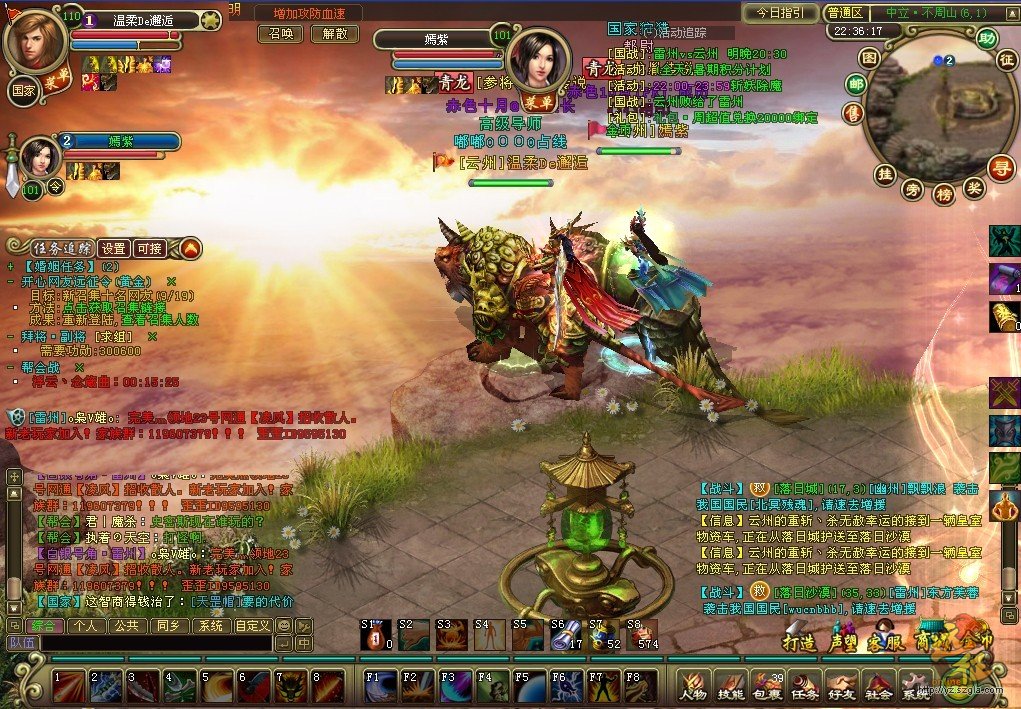This screenshot has height=709, width=1021.
Task: Open the 任务 quest log
Action: [x=805, y=686]
